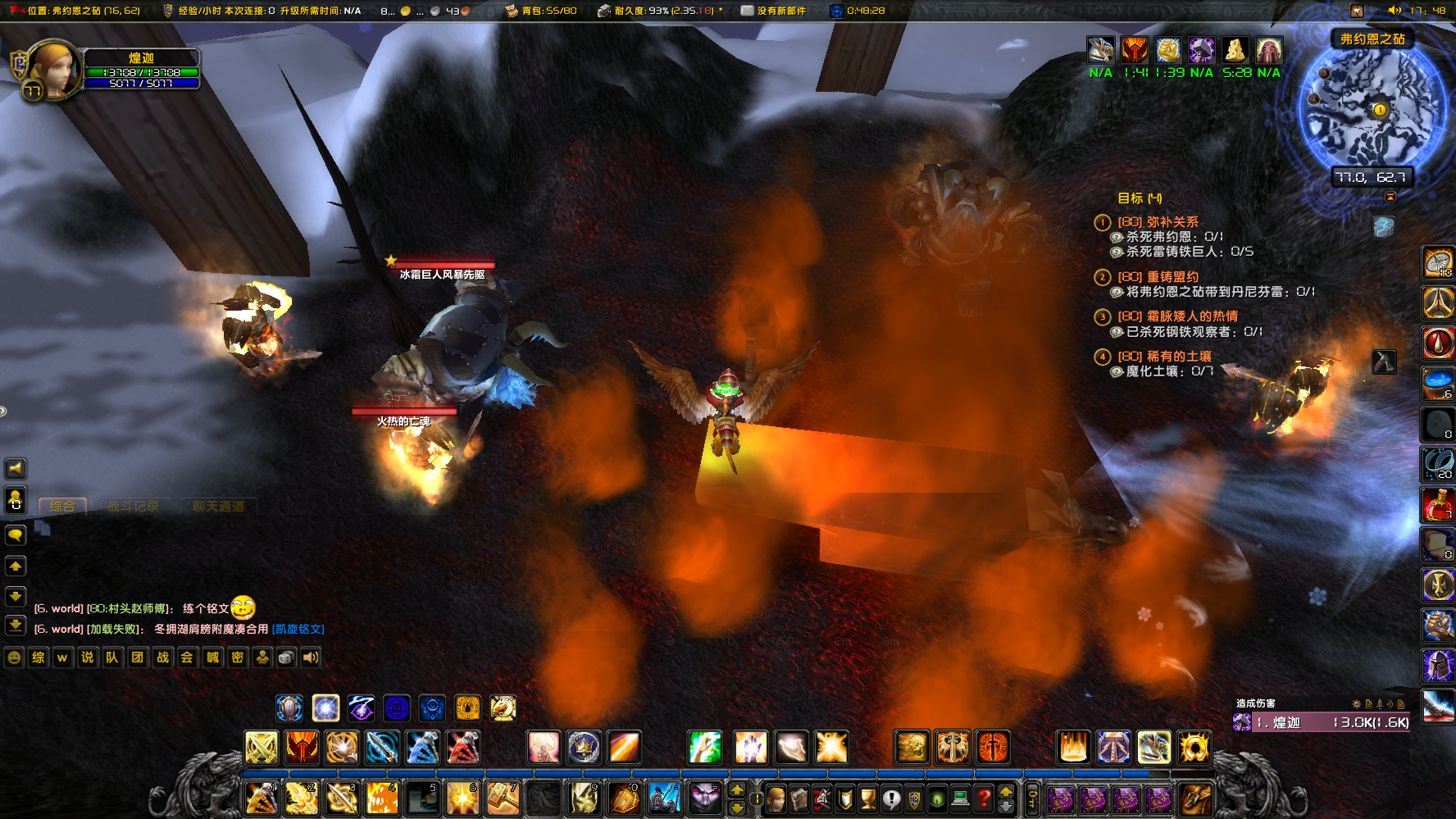Screen dimensions: 1456x819
Task: Open chat menu via yellow speech bubble
Action: [x=15, y=535]
